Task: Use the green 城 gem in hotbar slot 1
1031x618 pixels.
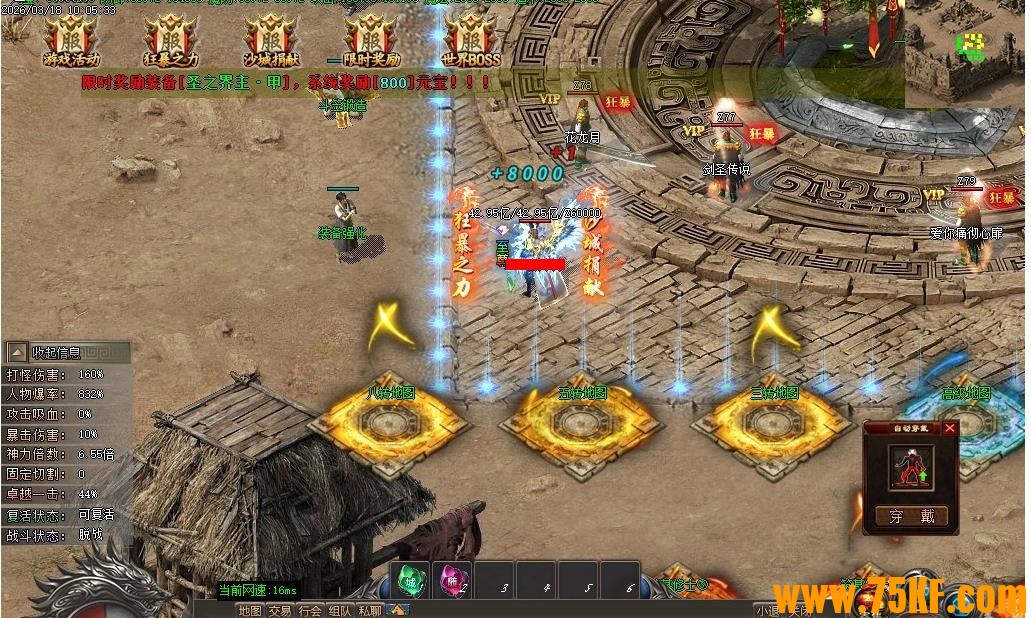Action: pos(409,581)
